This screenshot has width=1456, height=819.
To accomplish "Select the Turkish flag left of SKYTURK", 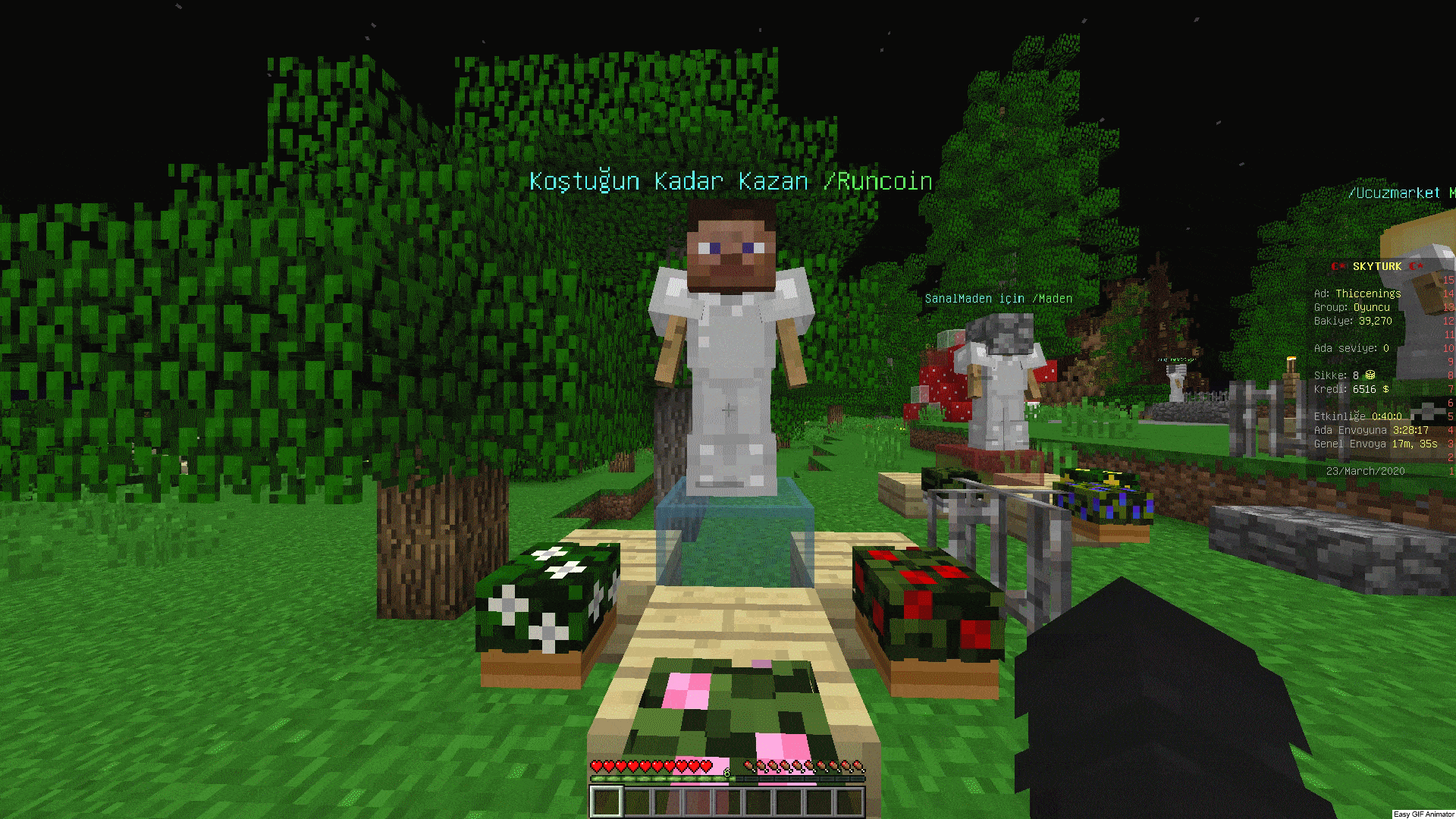I will tap(1337, 266).
